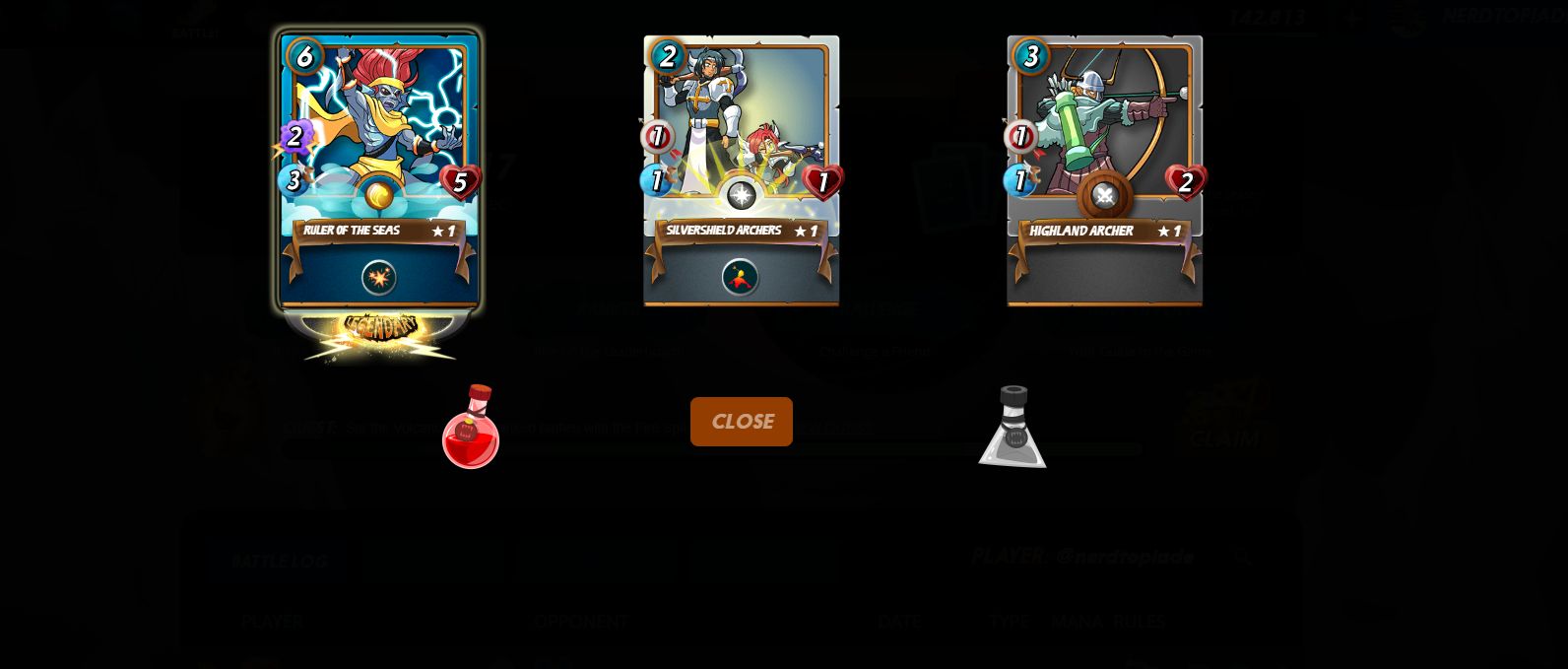Viewport: 1568px width, 669px height.
Task: Close the card reward overlay
Action: pyautogui.click(x=741, y=422)
